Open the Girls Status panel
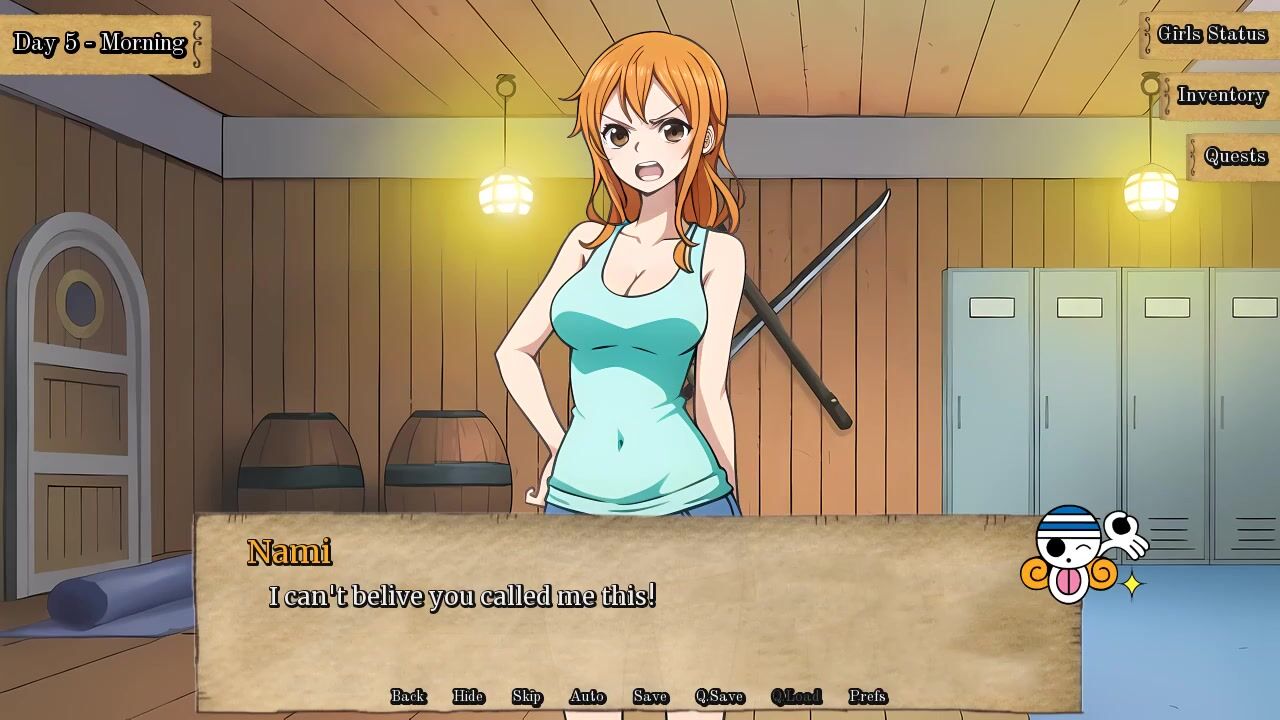The height and width of the screenshot is (720, 1280). tap(1211, 34)
